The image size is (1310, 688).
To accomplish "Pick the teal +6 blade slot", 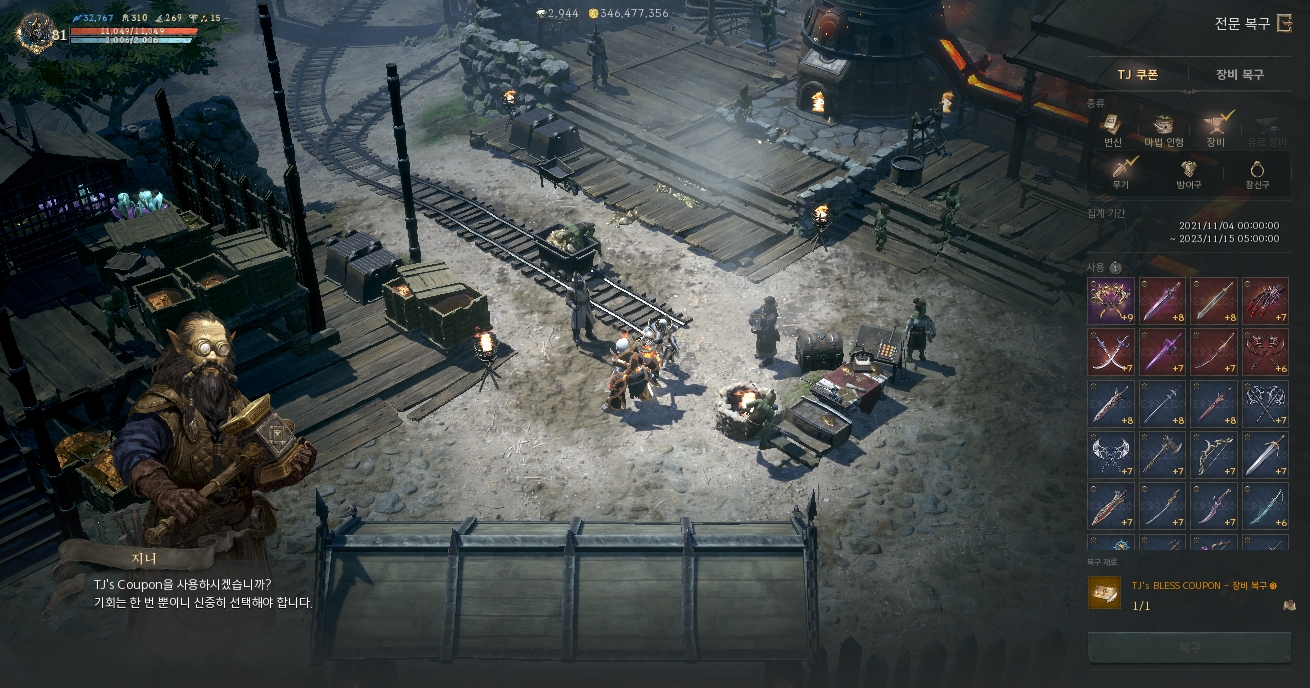I will pos(1265,505).
